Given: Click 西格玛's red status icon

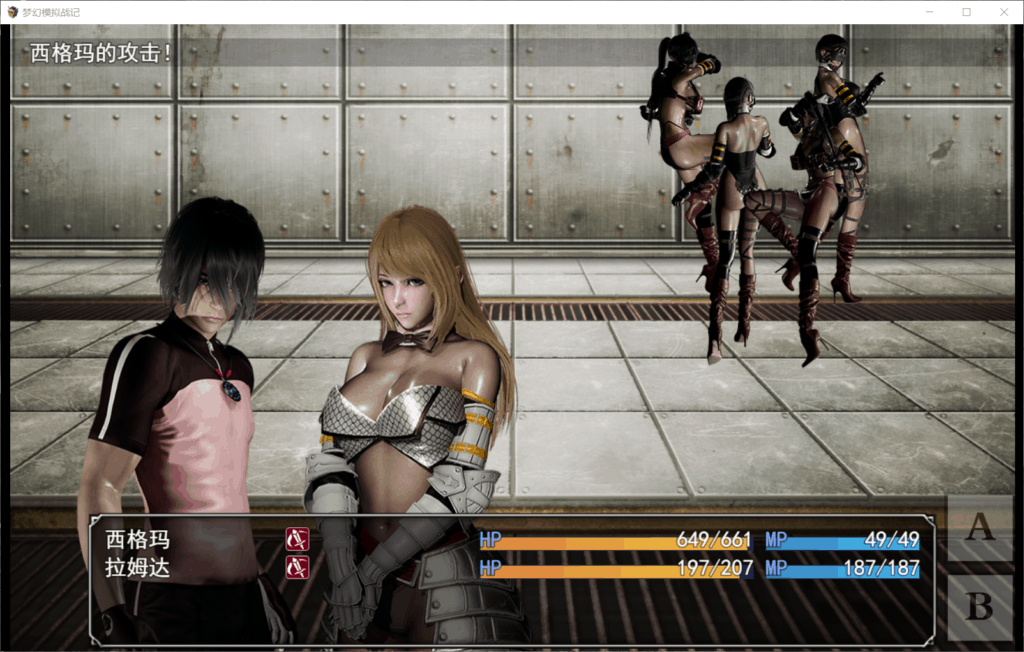Looking at the screenshot, I should tap(297, 540).
